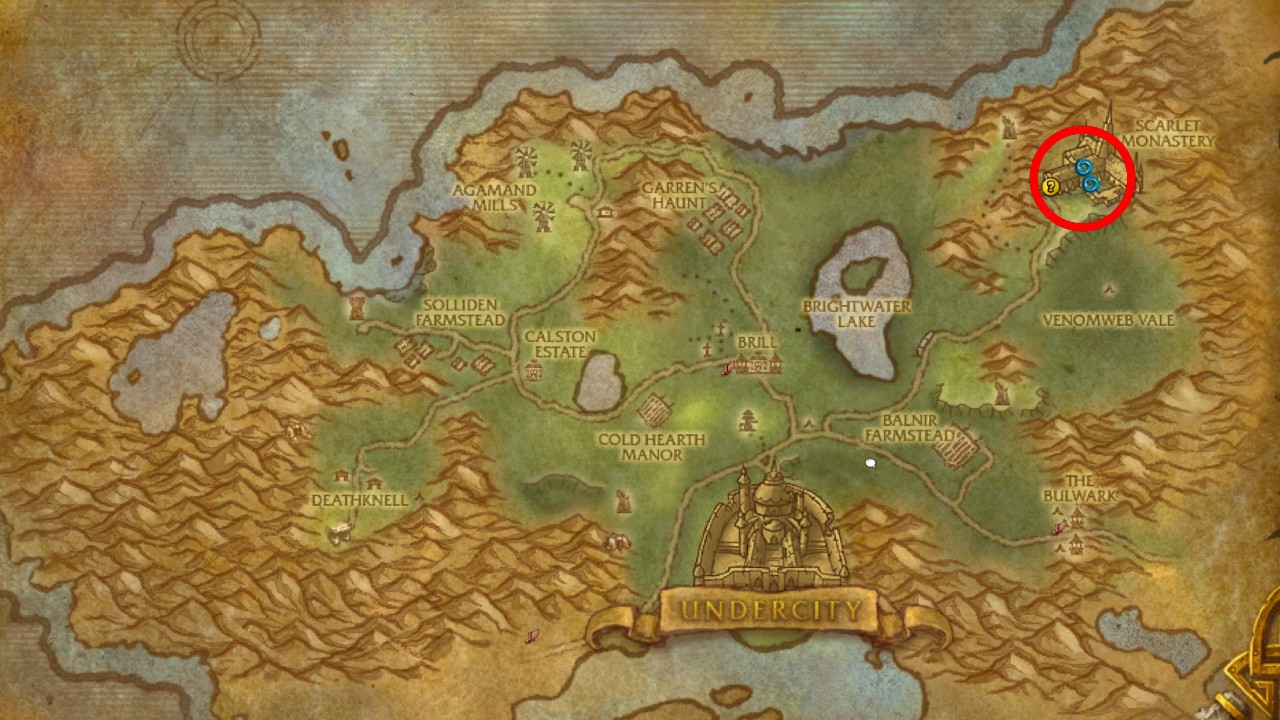Click the yellow question mark quest marker
The image size is (1280, 720).
coord(1050,186)
